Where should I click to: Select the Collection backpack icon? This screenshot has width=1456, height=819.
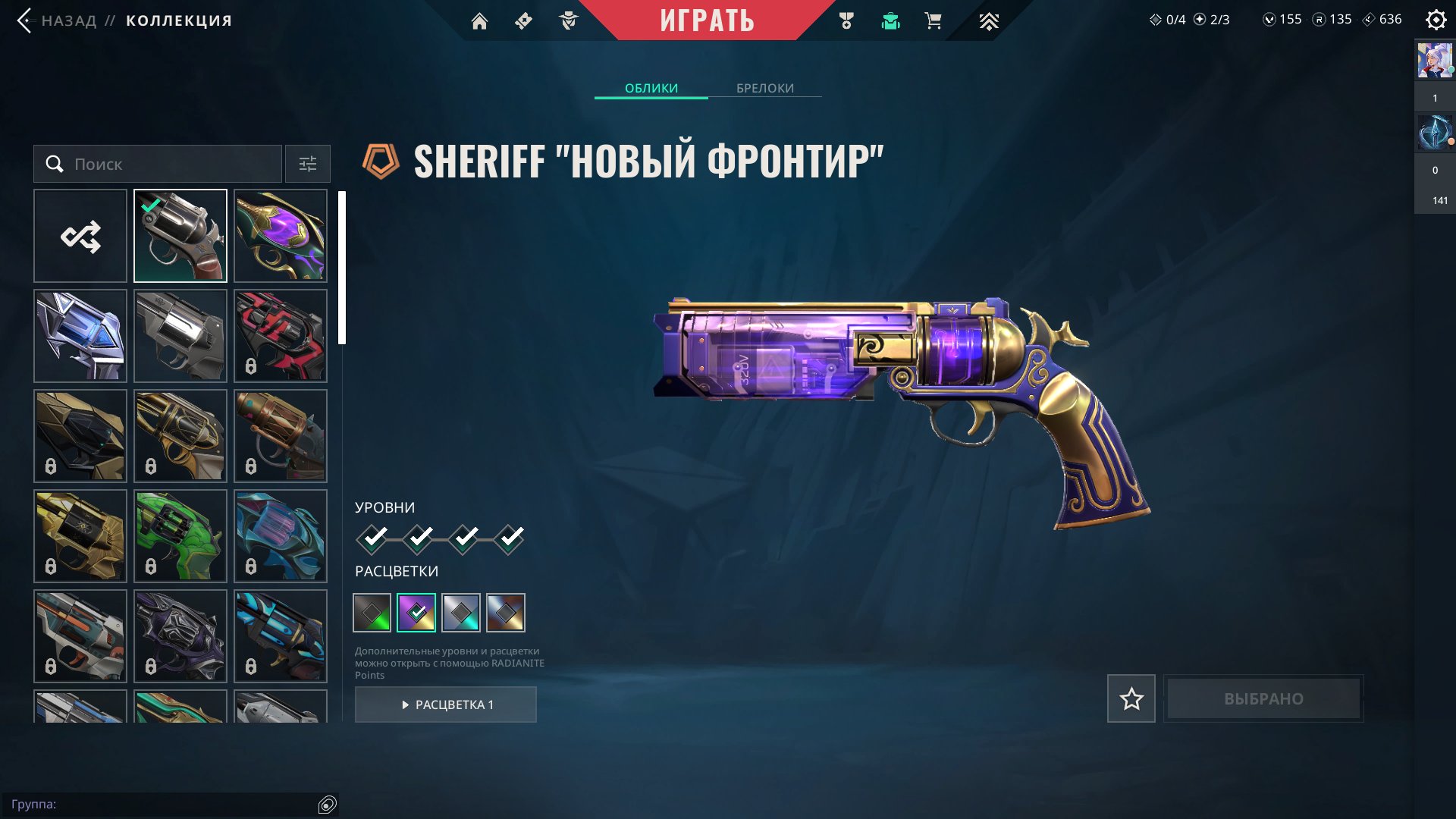click(x=890, y=20)
